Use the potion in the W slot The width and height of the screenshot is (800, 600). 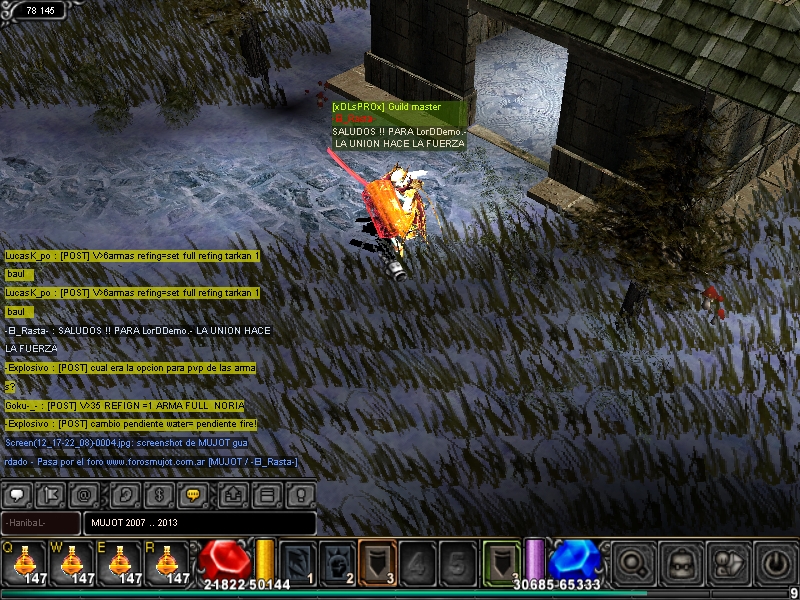point(74,561)
